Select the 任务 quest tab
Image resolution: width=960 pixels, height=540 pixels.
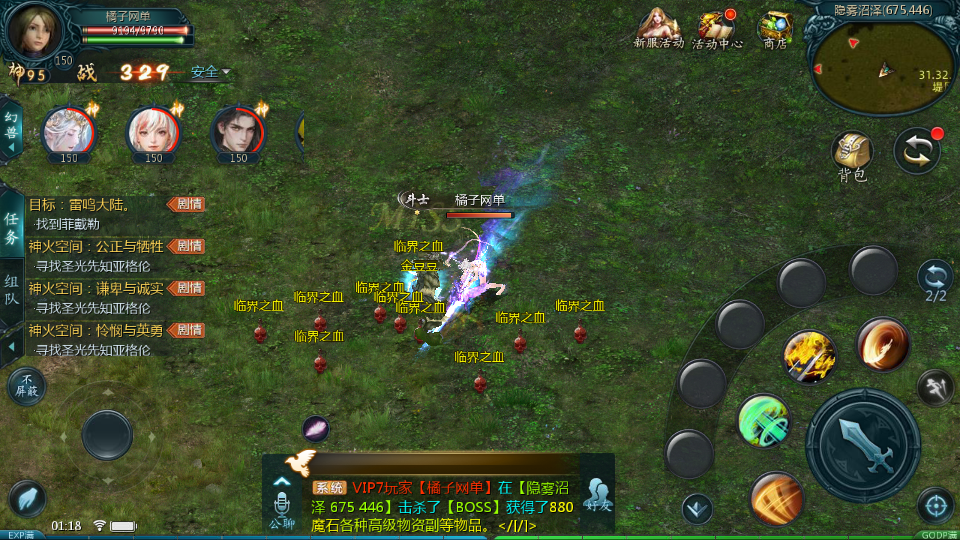coord(12,228)
